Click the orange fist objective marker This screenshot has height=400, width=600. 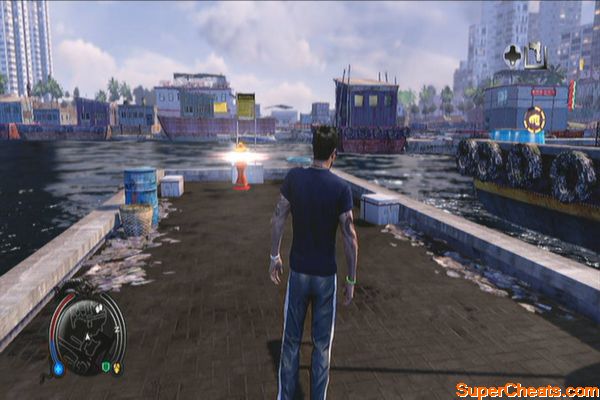pos(534,119)
